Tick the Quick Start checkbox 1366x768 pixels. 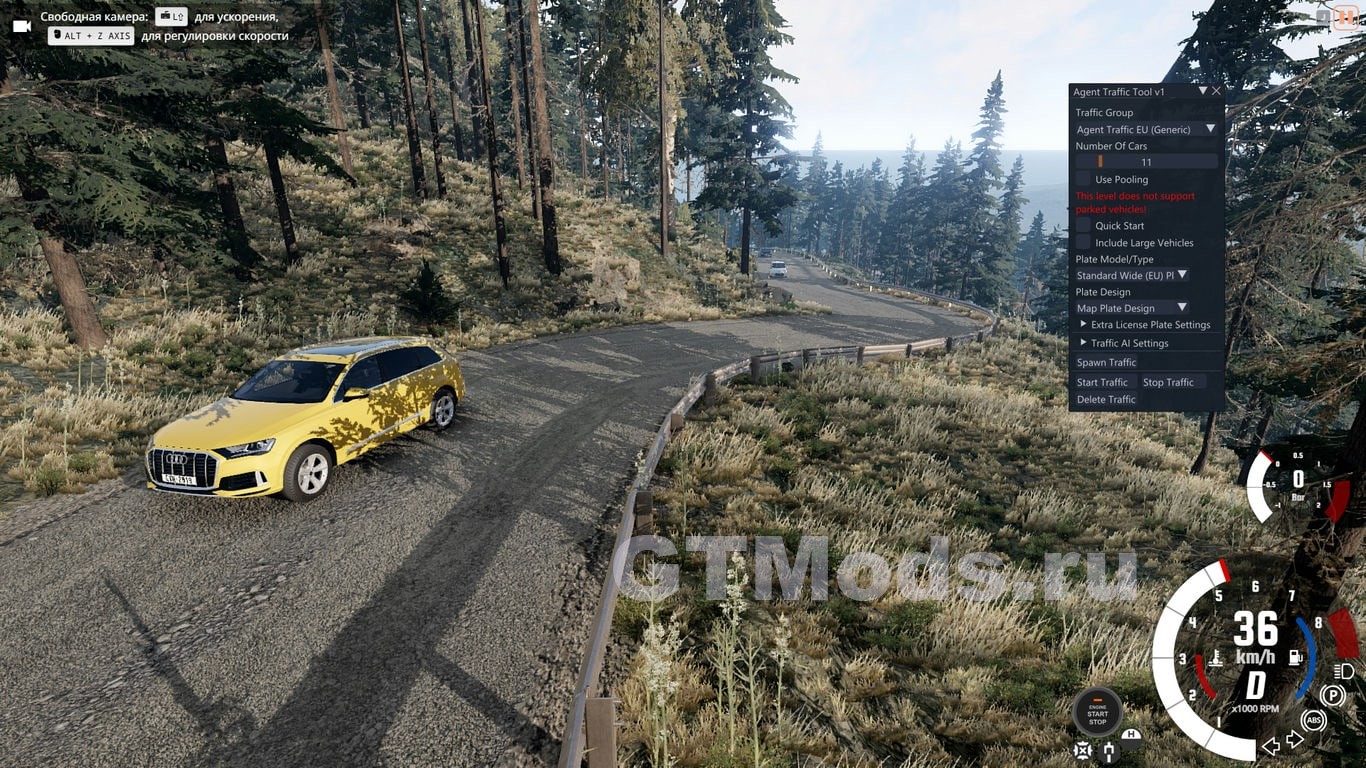tap(1084, 226)
